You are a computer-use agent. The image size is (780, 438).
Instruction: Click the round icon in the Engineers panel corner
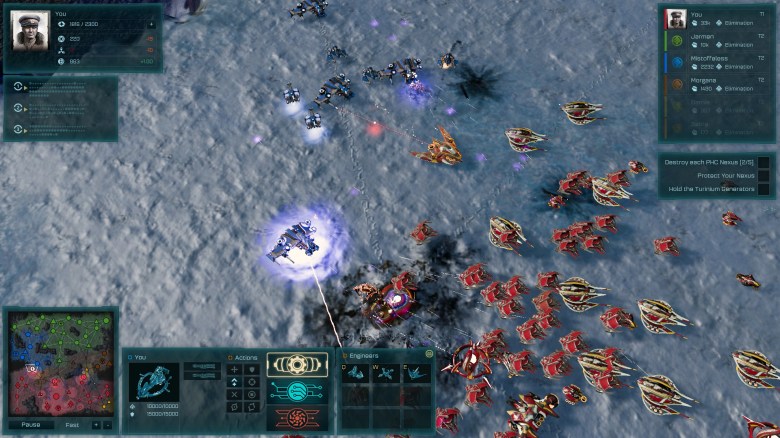click(429, 354)
